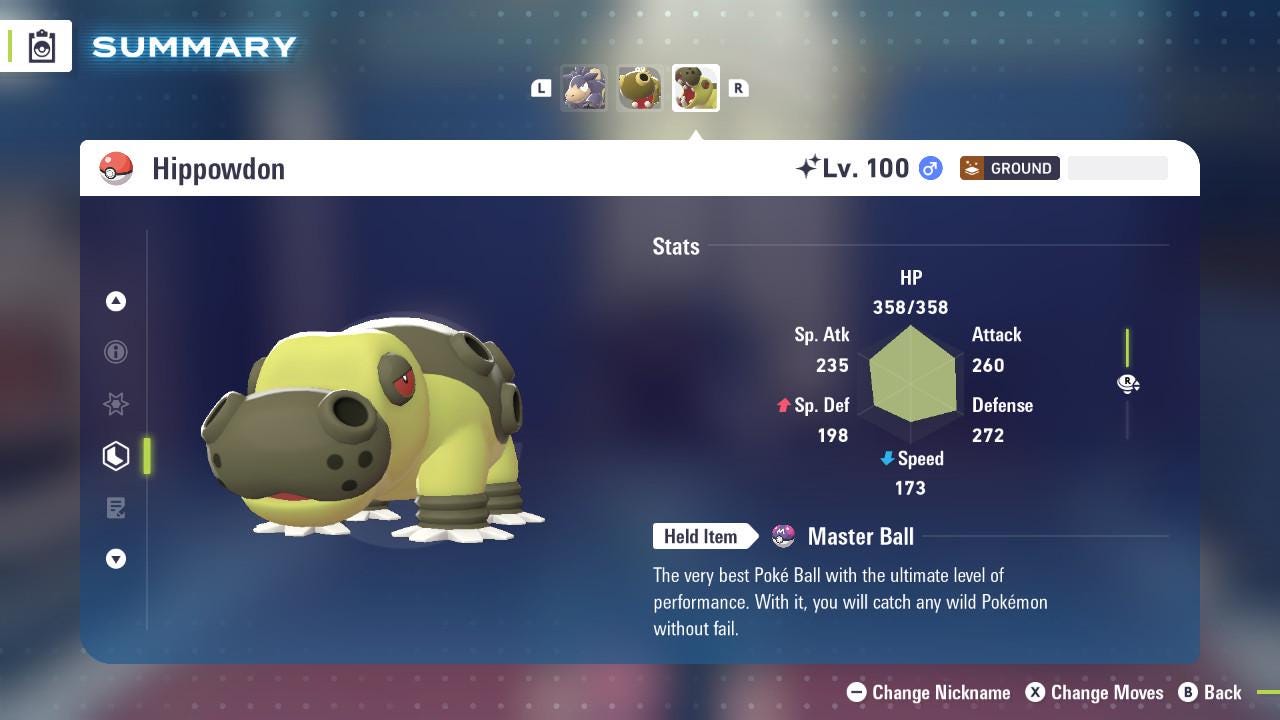Viewport: 1280px width, 720px height.
Task: Click the up arrow to change pages
Action: pos(116,300)
